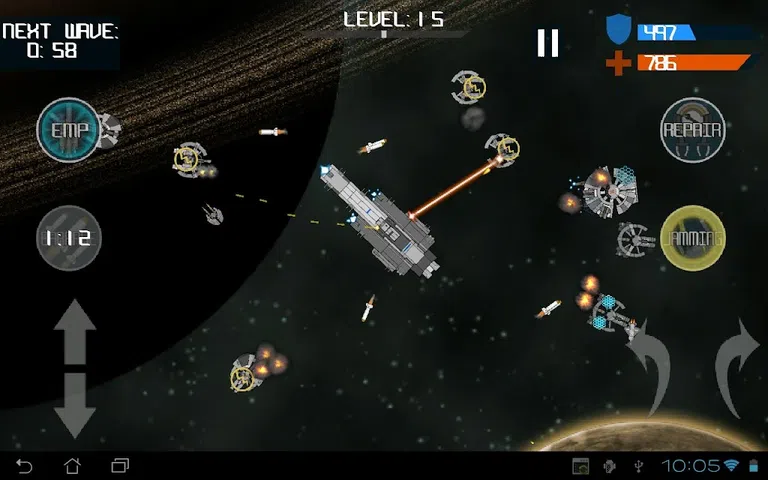This screenshot has height=480, width=768.
Task: Activate the EMP ability
Action: 69,129
